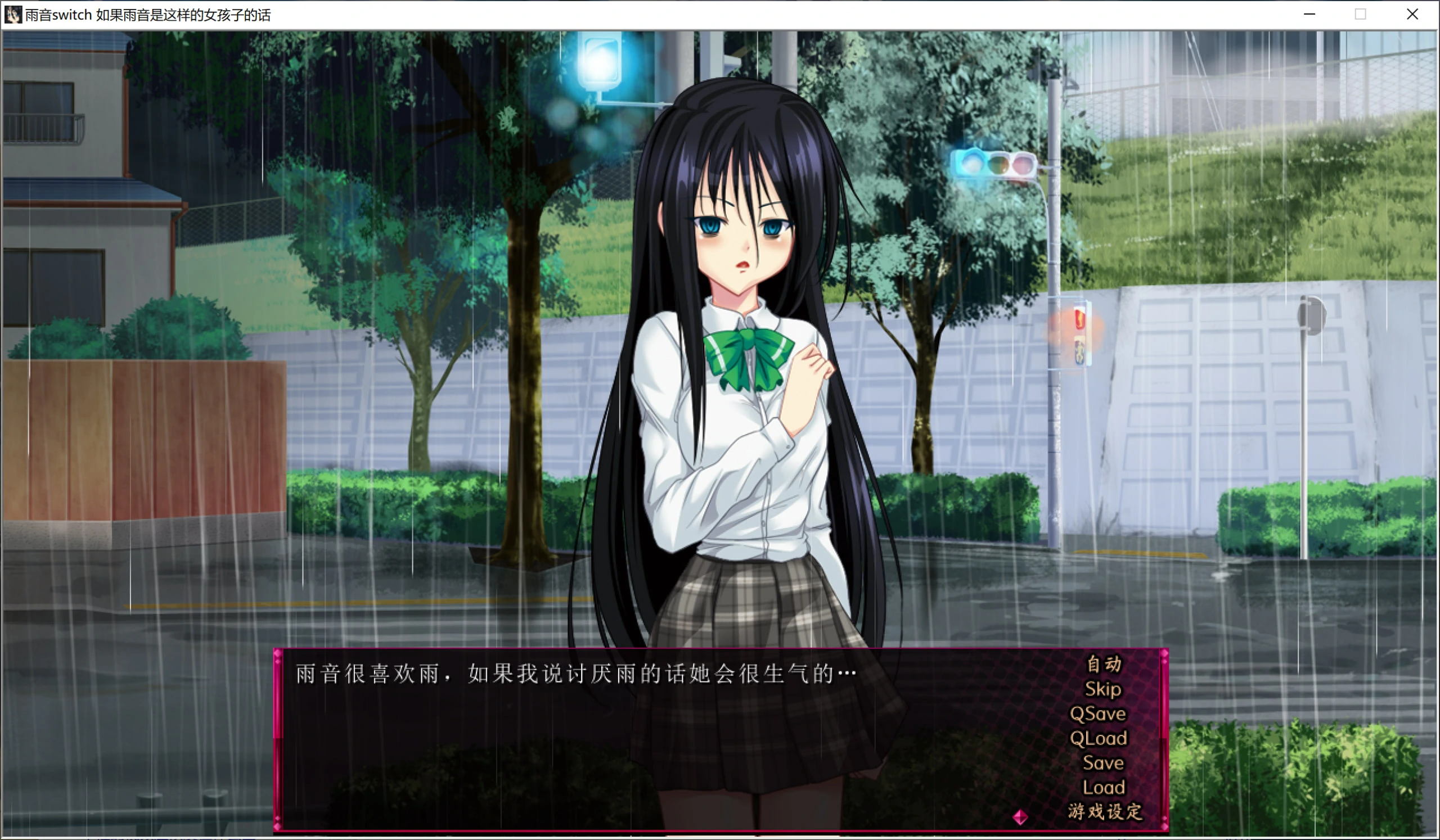Enable auto-read mode with 自动

[x=1104, y=663]
